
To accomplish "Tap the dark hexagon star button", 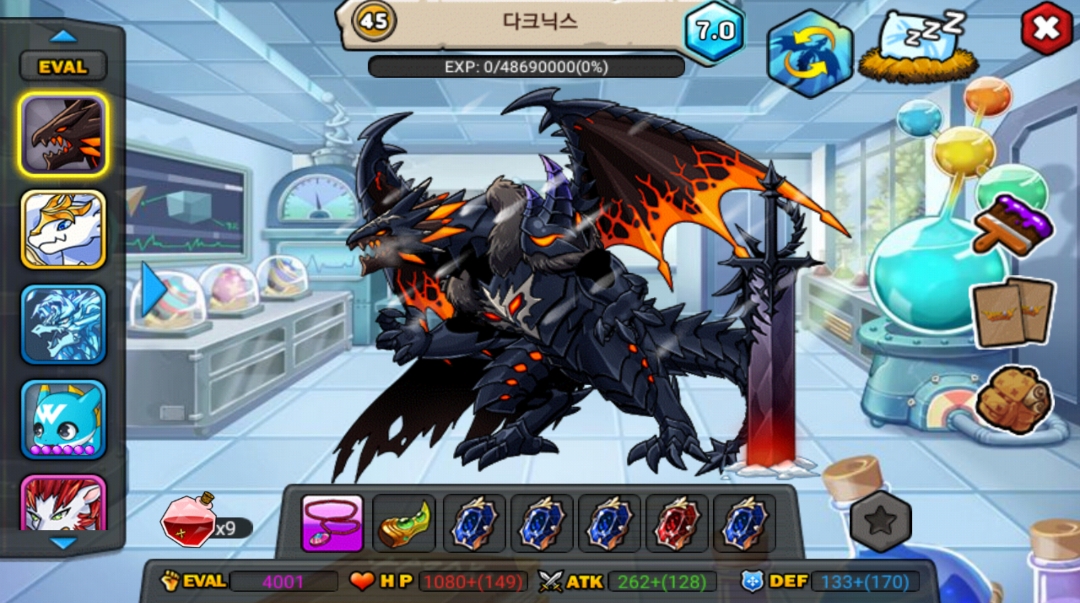I will (x=881, y=522).
